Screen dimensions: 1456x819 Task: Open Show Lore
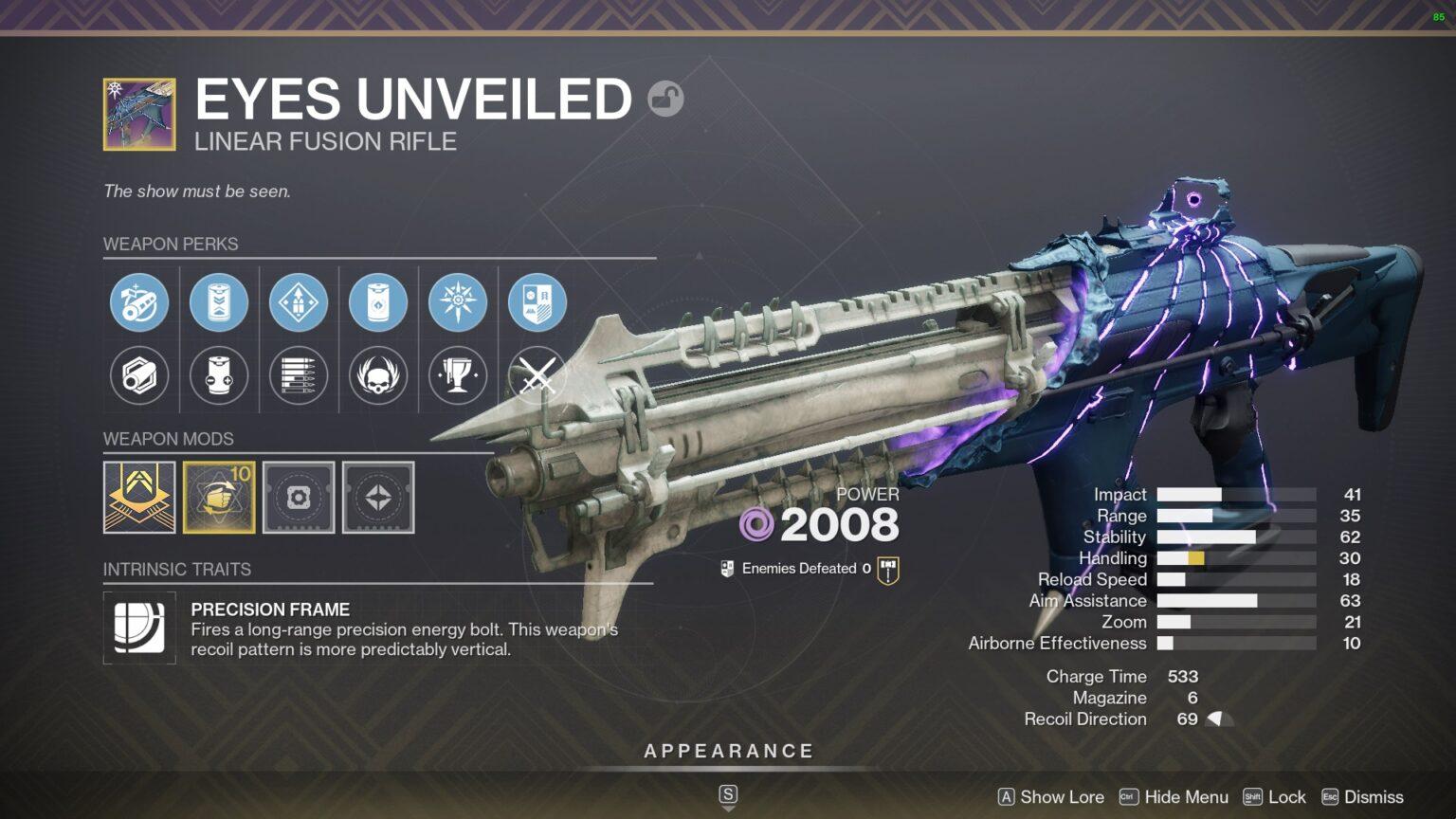click(1062, 797)
